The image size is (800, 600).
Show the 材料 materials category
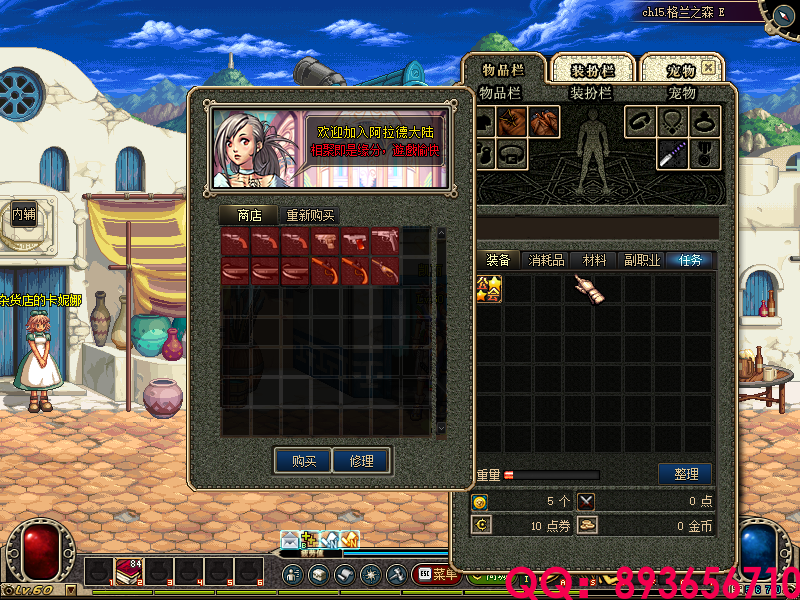coord(595,260)
